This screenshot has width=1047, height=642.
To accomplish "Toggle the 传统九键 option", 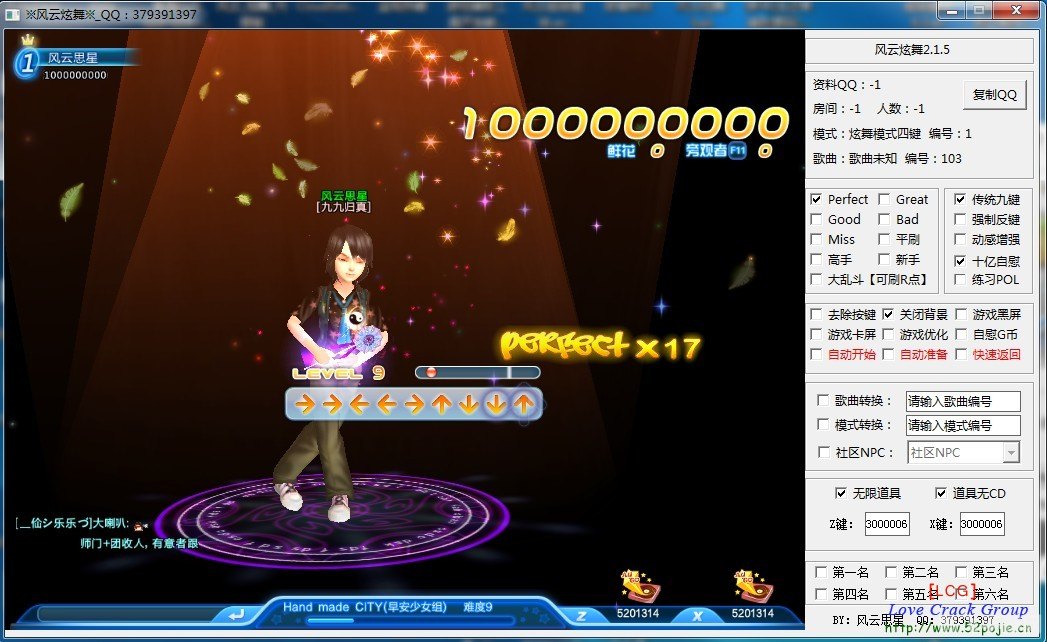I will [x=960, y=200].
